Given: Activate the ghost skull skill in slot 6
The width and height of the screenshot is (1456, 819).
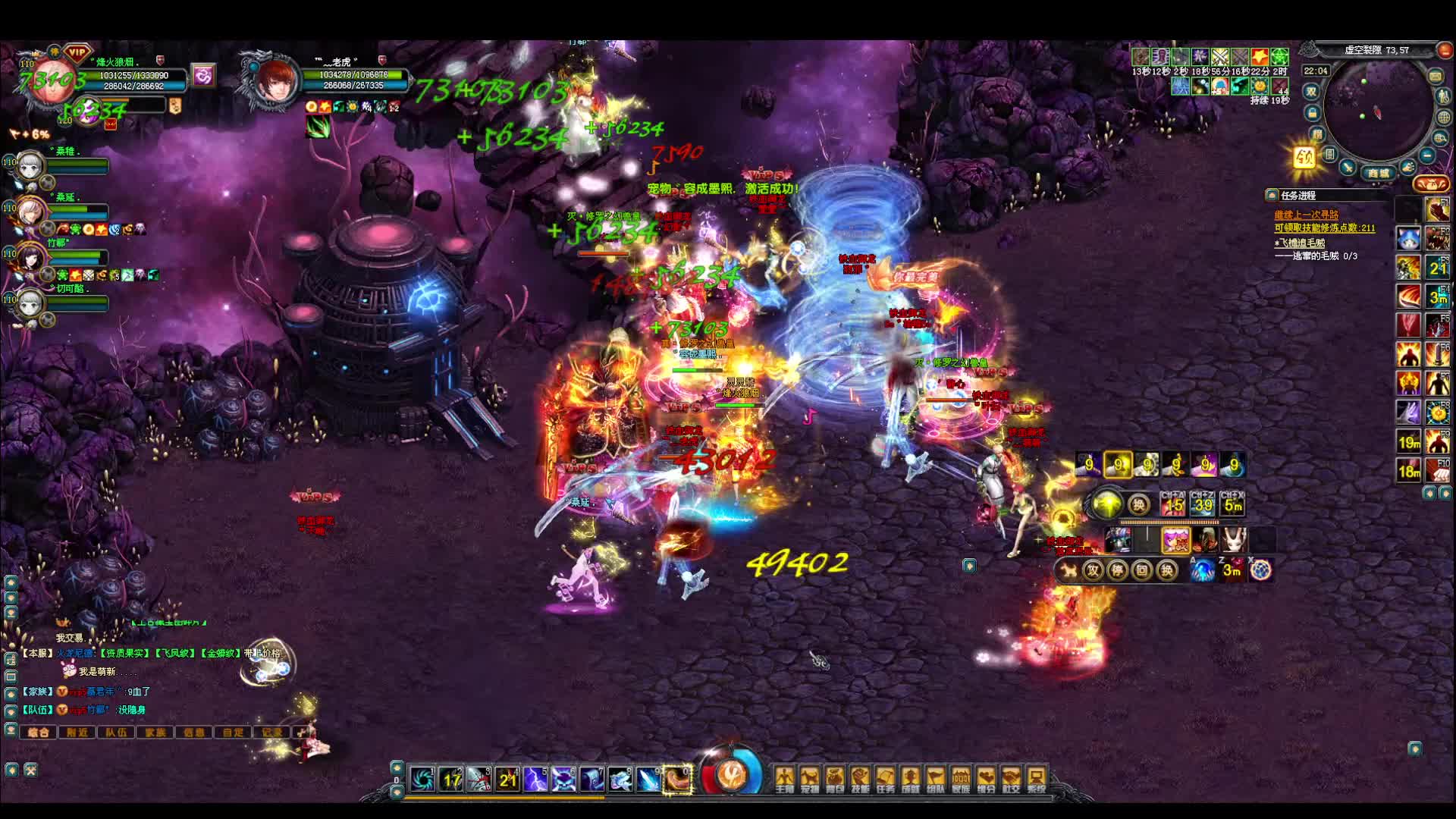Looking at the screenshot, I should (x=563, y=779).
